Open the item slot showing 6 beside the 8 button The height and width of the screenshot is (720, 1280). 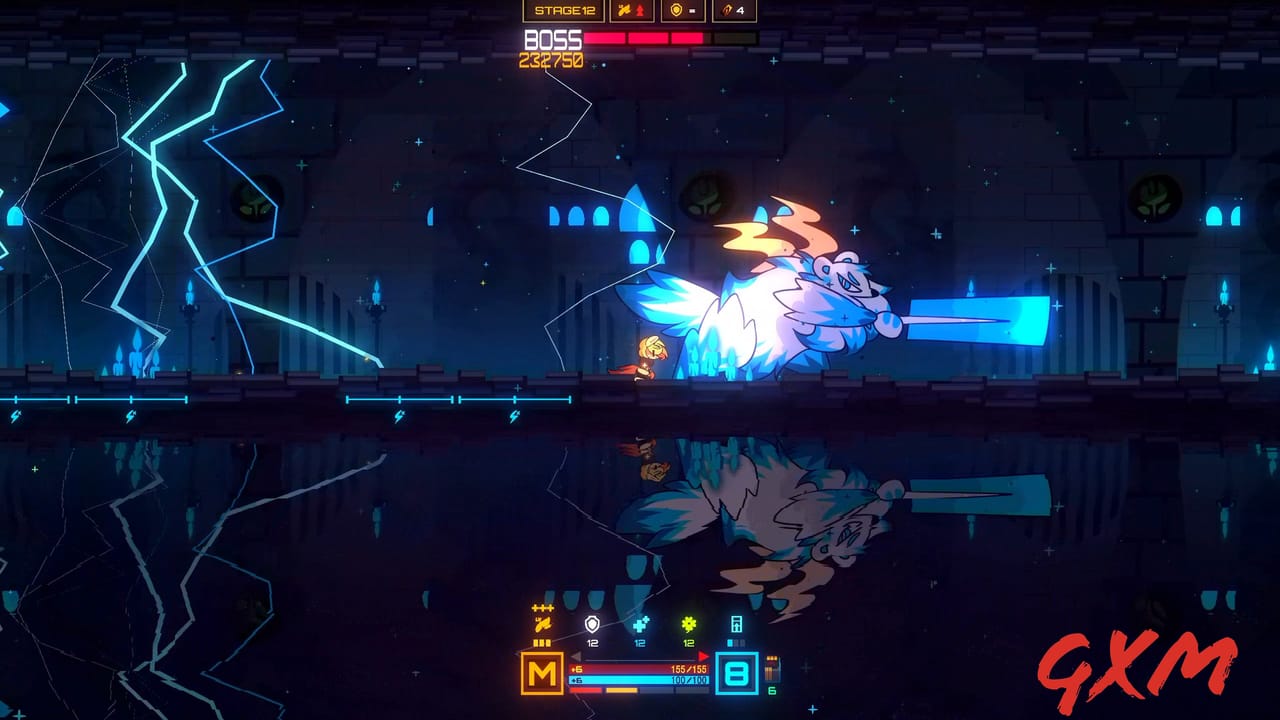(x=772, y=671)
